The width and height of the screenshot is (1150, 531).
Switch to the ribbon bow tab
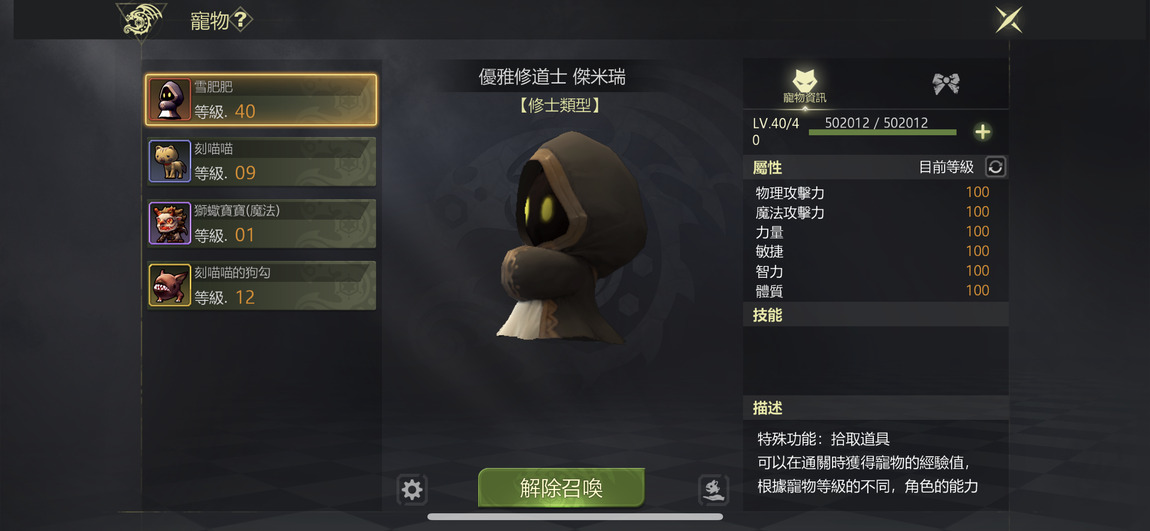pyautogui.click(x=946, y=84)
